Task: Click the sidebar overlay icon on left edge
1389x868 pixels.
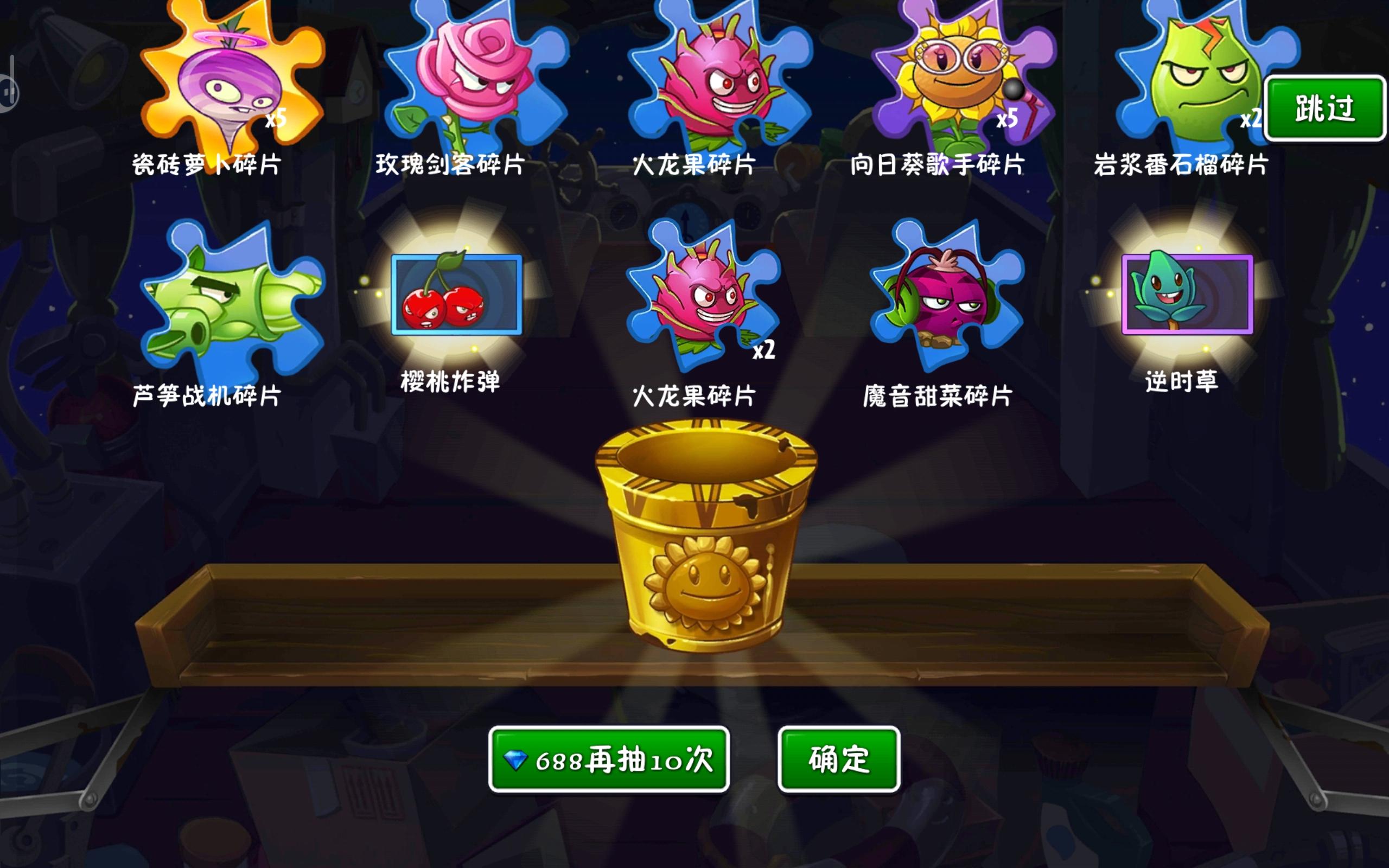Action: tap(9, 92)
